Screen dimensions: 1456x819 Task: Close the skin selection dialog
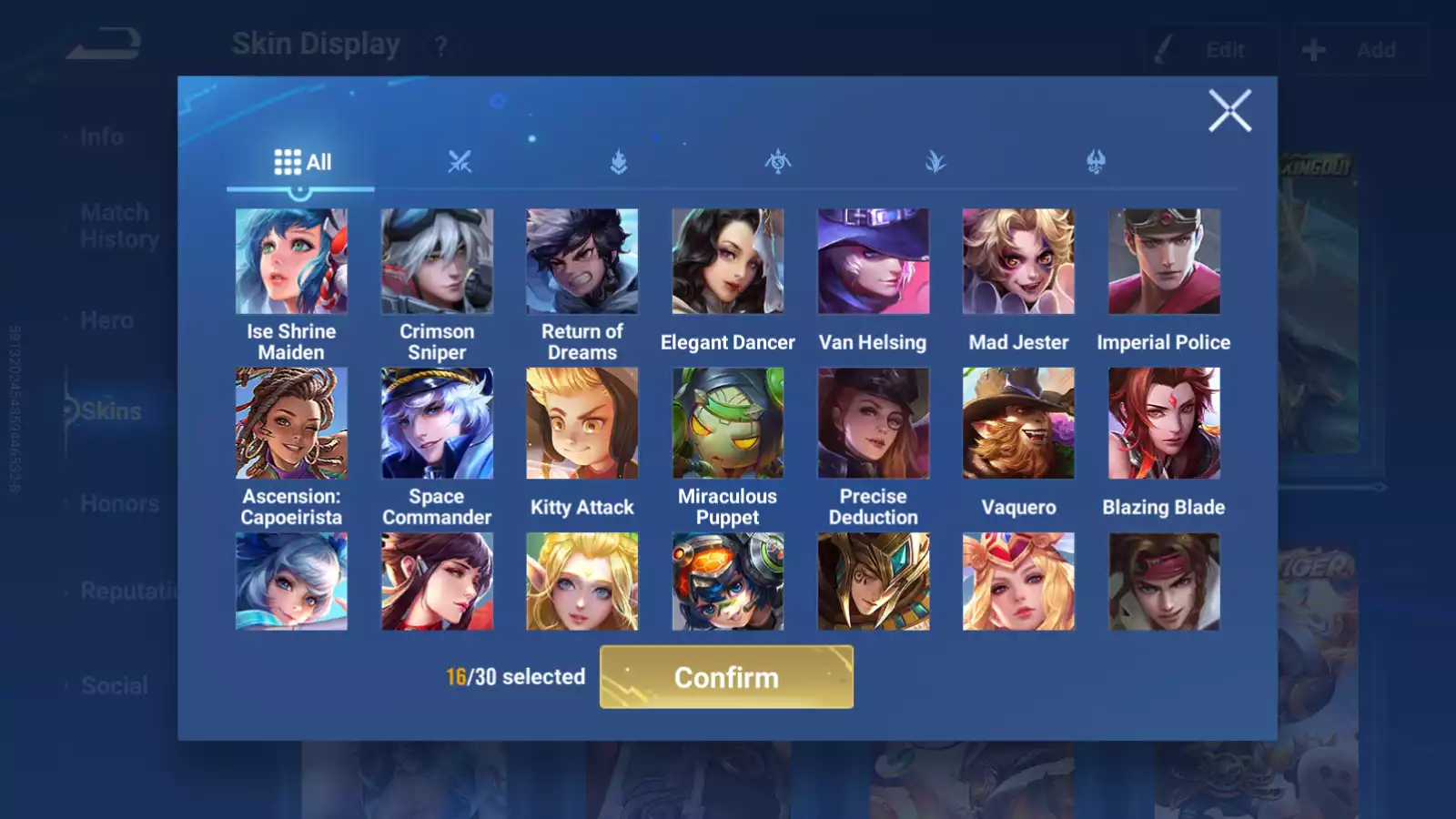coord(1229,111)
